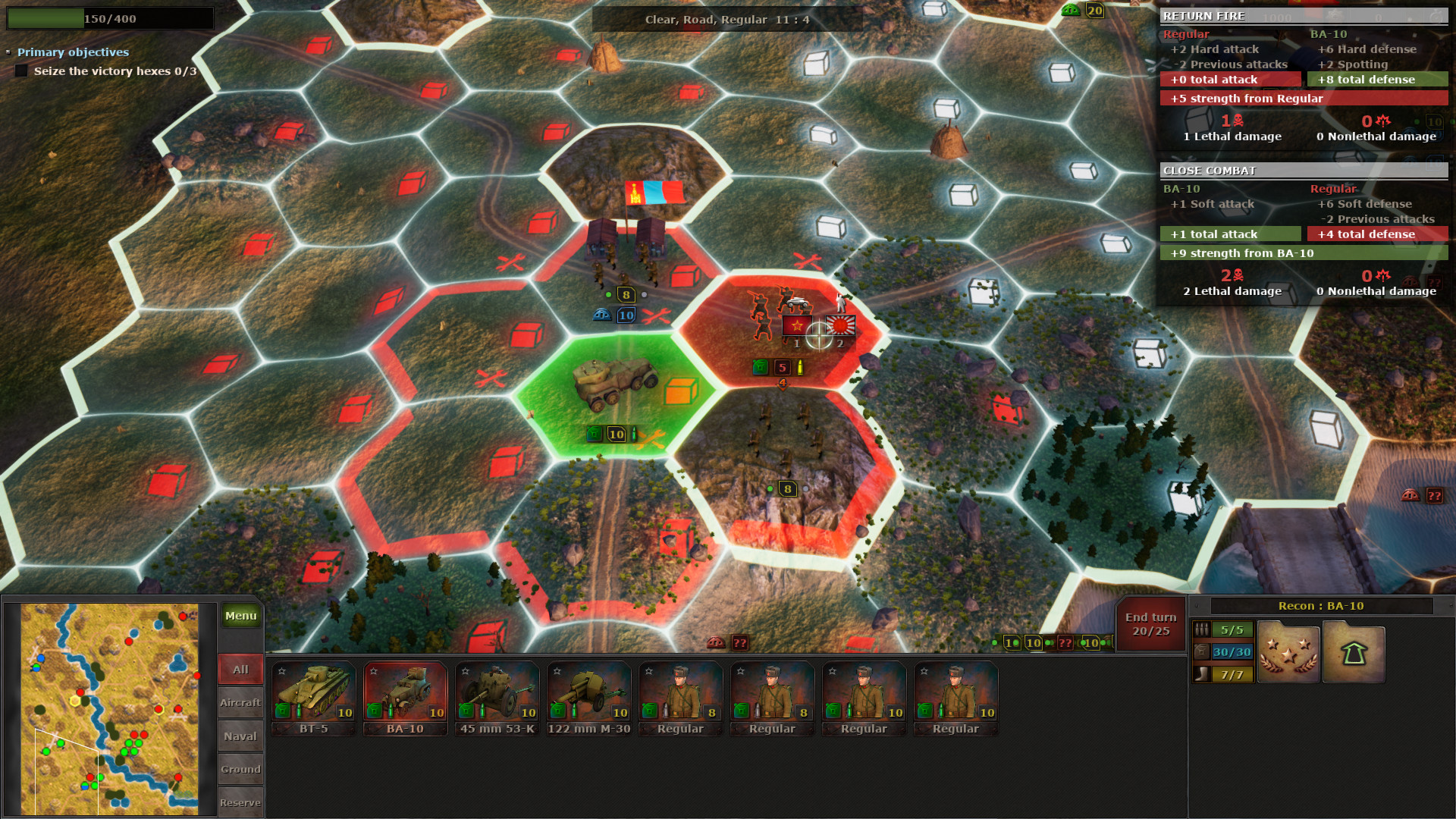This screenshot has height=819, width=1456.
Task: Select the 45 mm 53-K gun unit
Action: [497, 694]
